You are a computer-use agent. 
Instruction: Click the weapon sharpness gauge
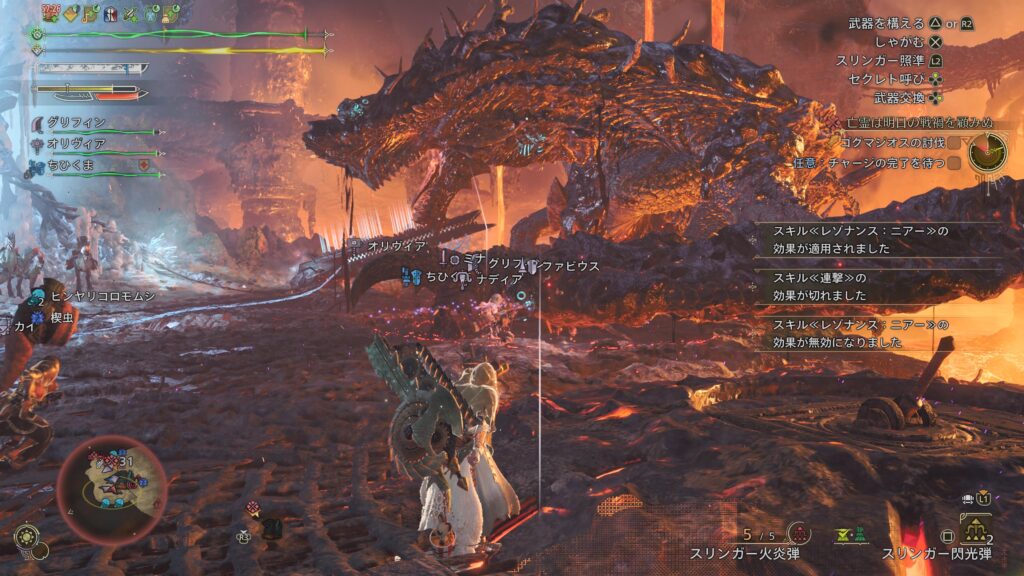point(92,69)
